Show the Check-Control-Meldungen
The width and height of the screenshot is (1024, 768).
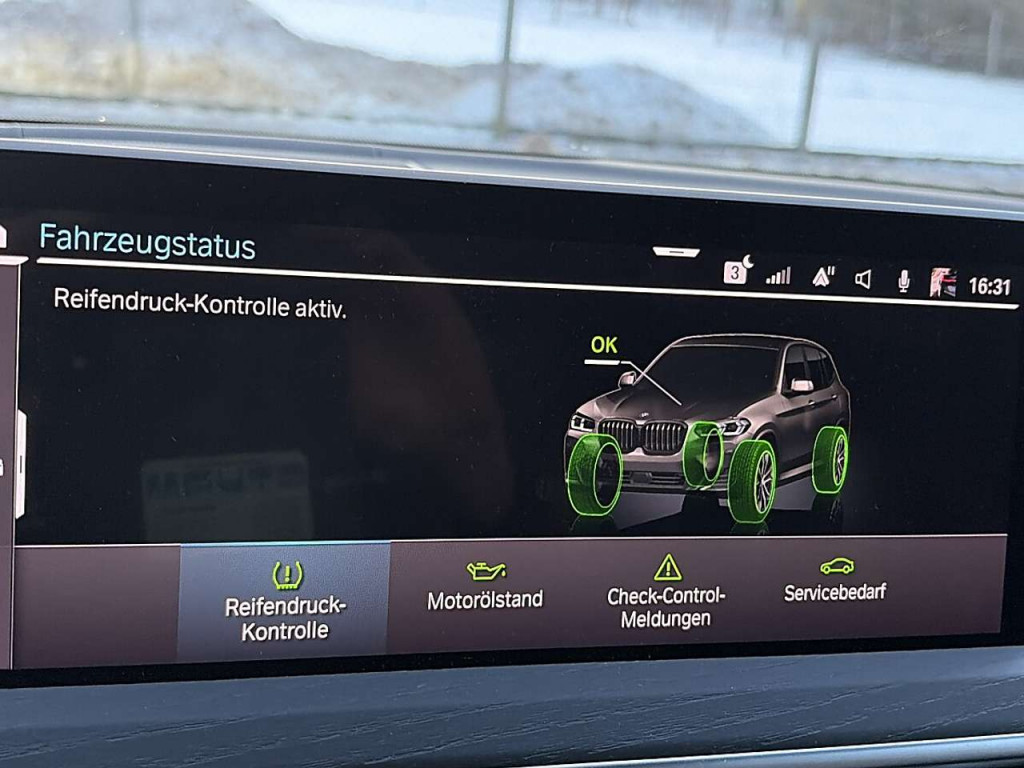pyautogui.click(x=666, y=594)
